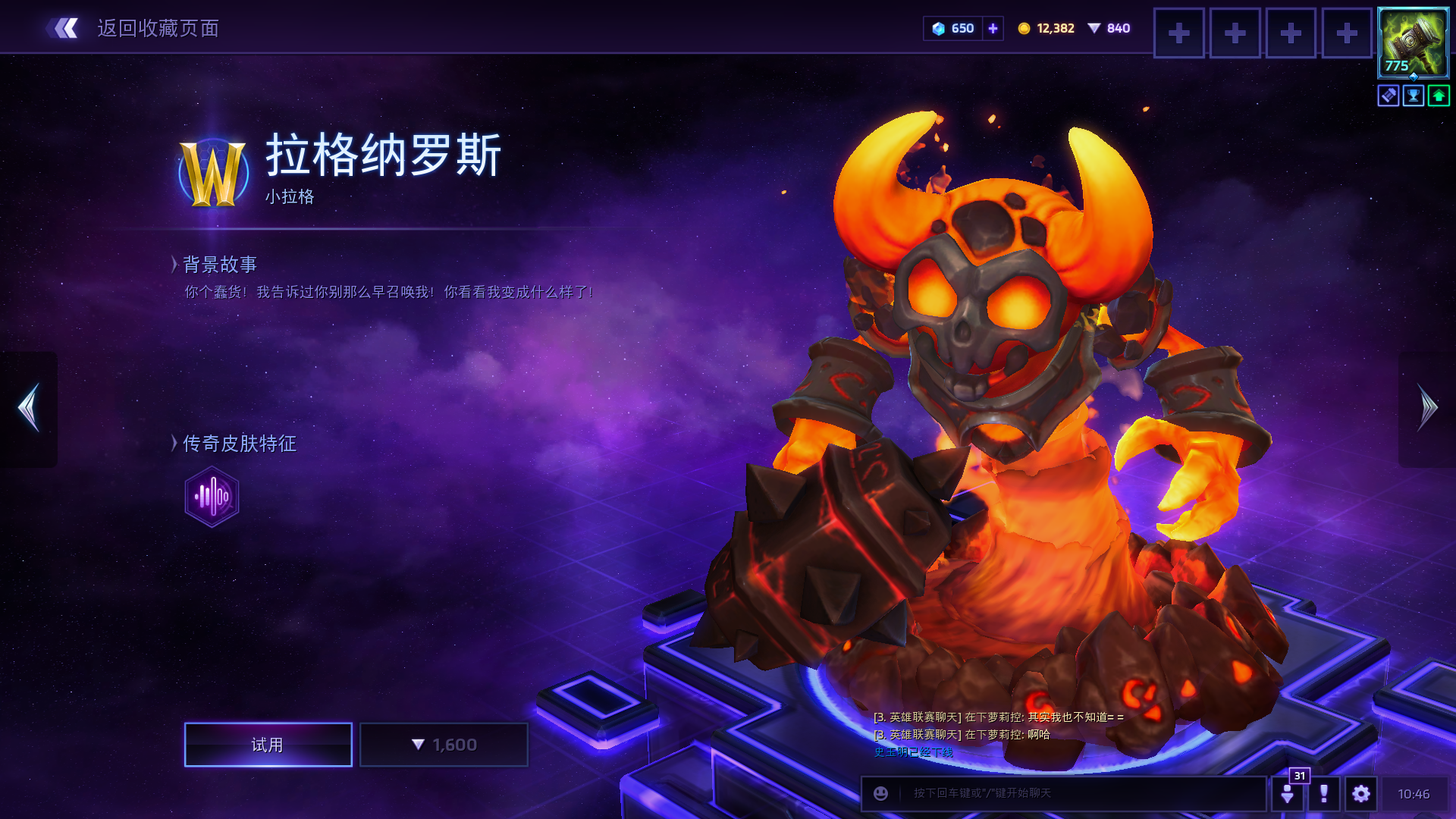Show the previous skin with left arrow
Screen dimensions: 1456x819
coord(29,408)
